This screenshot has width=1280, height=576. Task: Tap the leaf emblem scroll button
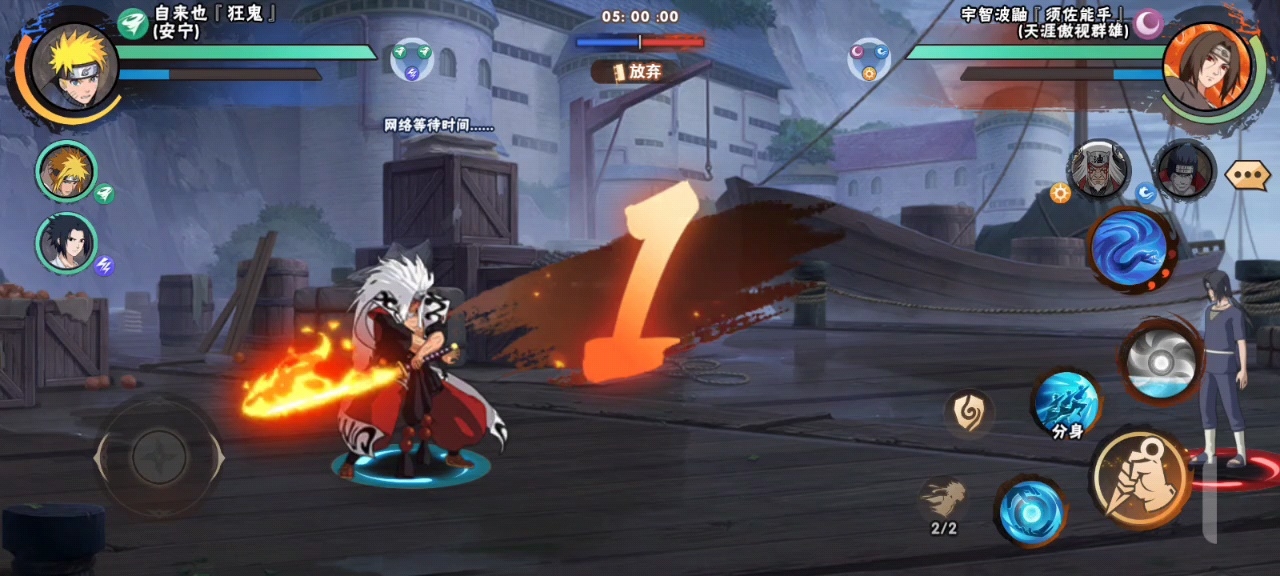969,413
